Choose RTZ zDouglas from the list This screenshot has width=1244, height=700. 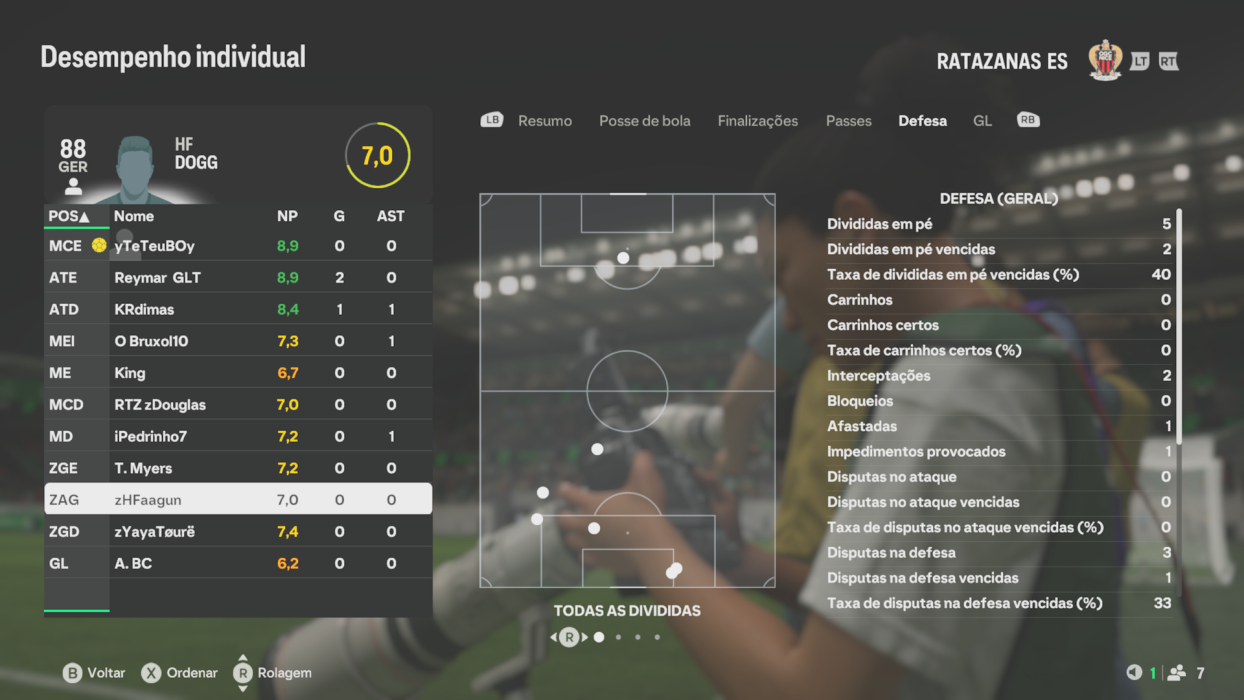(x=238, y=405)
